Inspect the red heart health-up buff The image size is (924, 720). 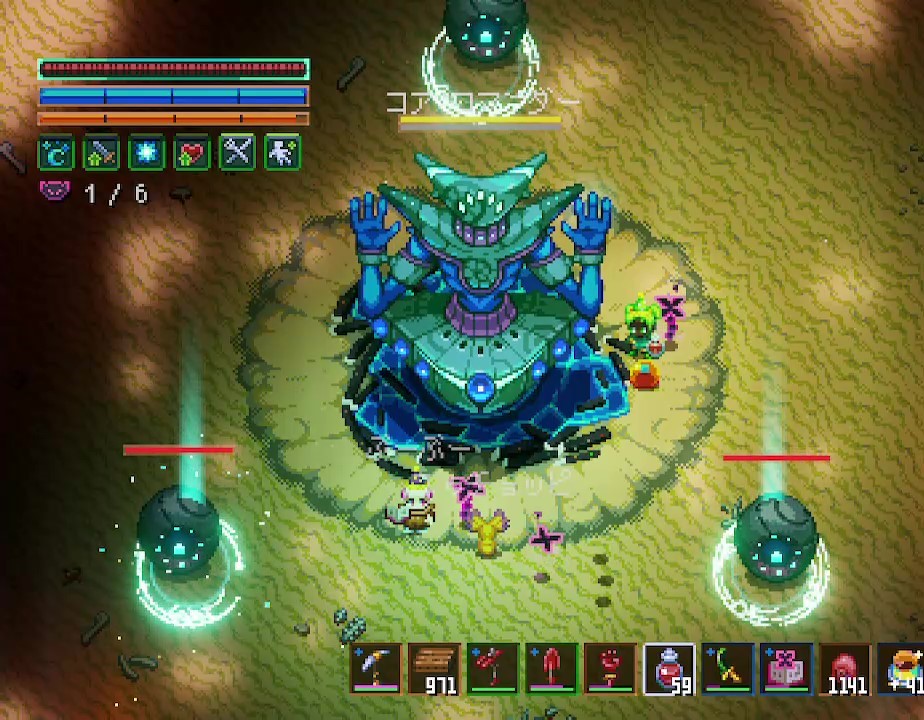pos(192,153)
